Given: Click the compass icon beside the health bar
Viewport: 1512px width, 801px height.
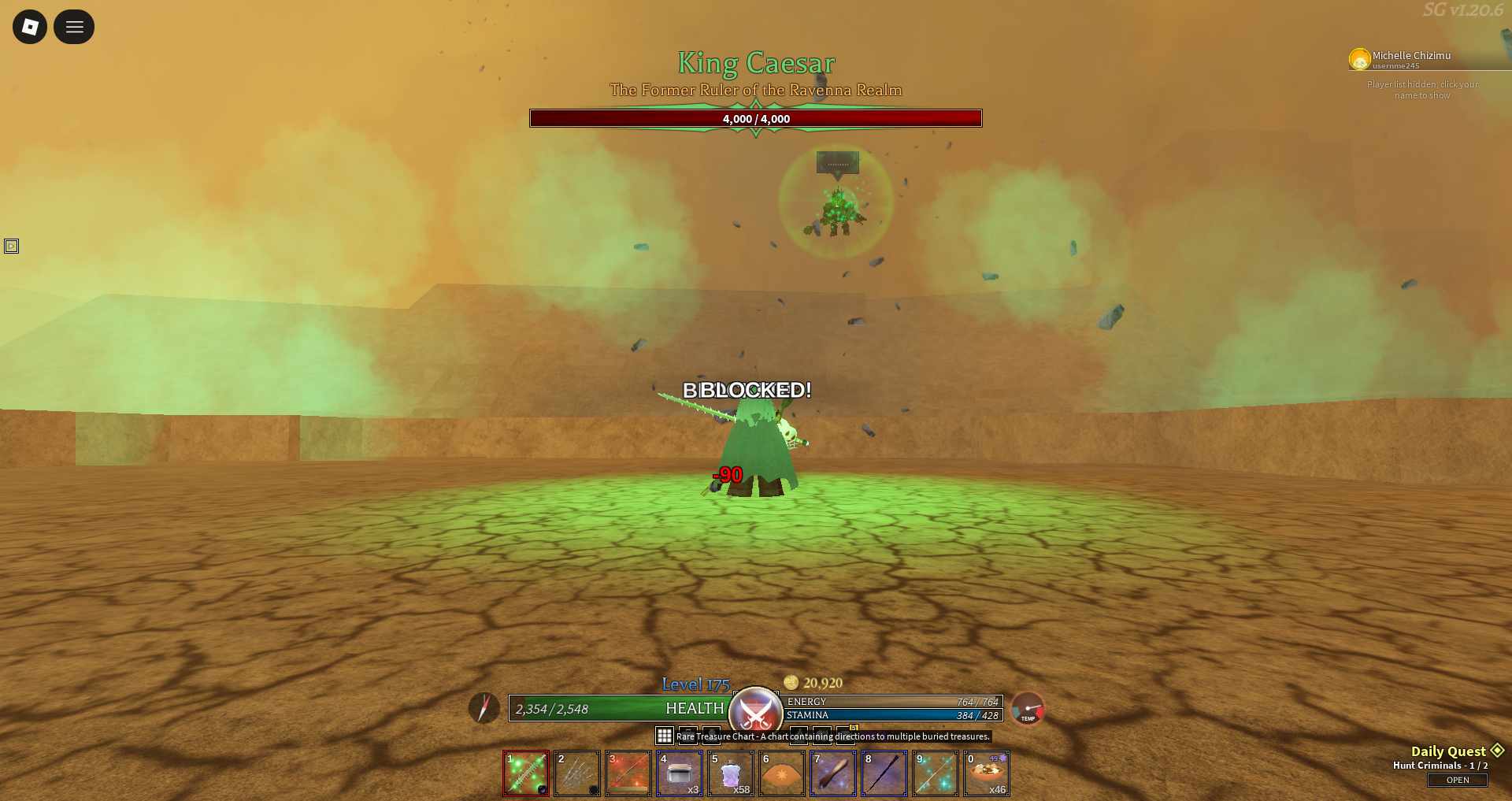Looking at the screenshot, I should pos(484,707).
